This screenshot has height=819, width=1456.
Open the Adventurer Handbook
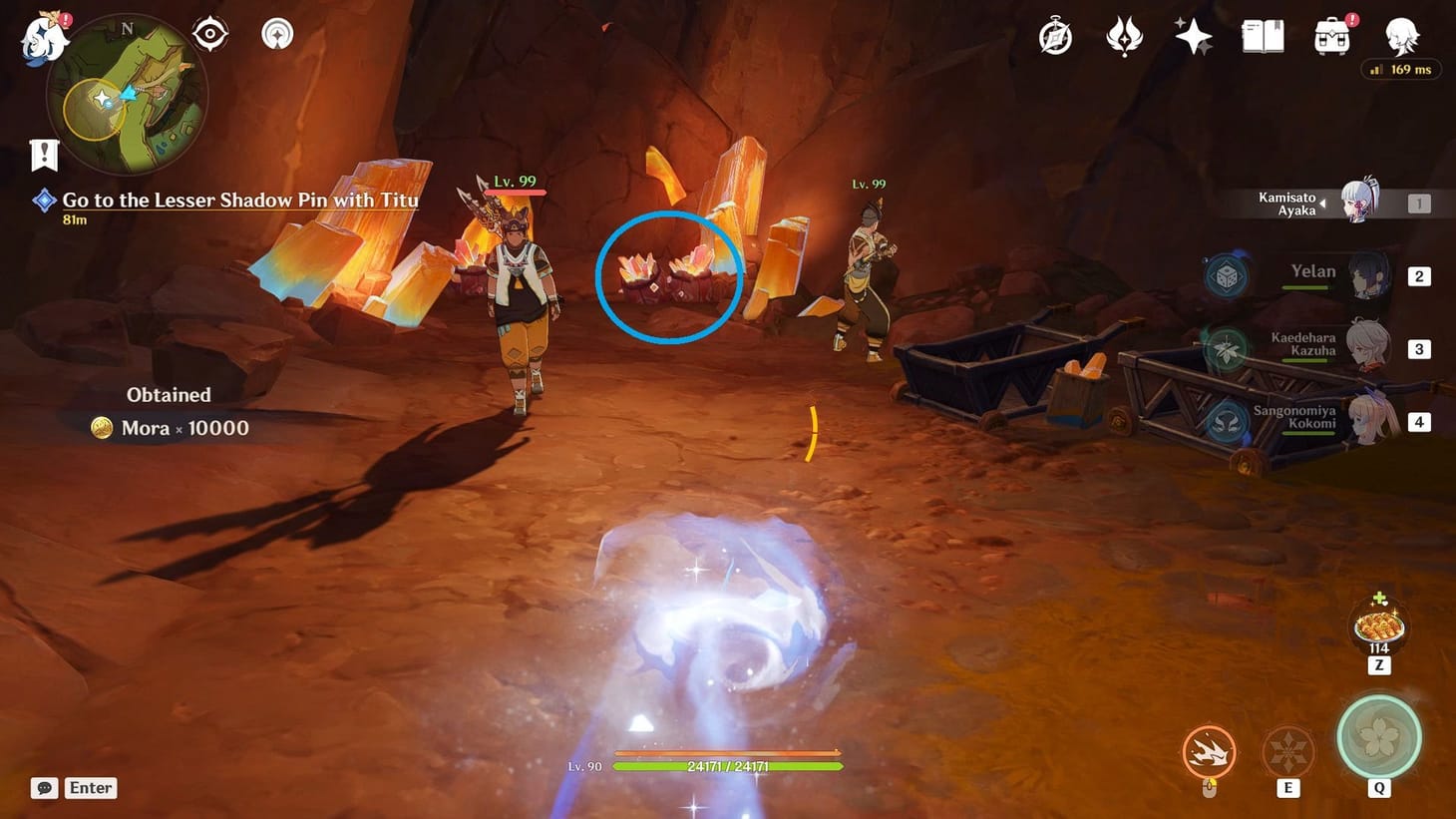(1262, 36)
